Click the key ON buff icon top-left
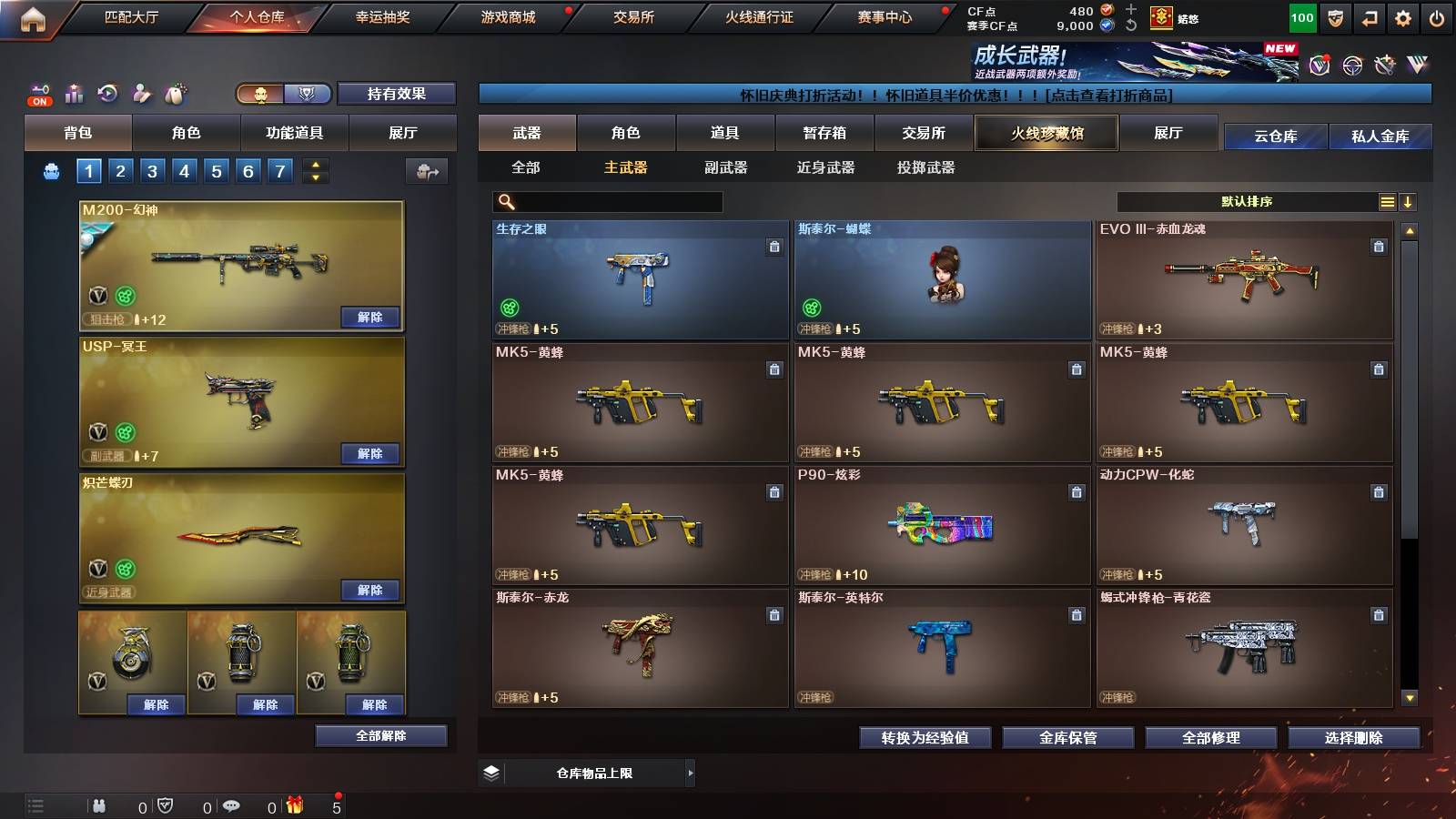The image size is (1456, 819). [x=39, y=94]
